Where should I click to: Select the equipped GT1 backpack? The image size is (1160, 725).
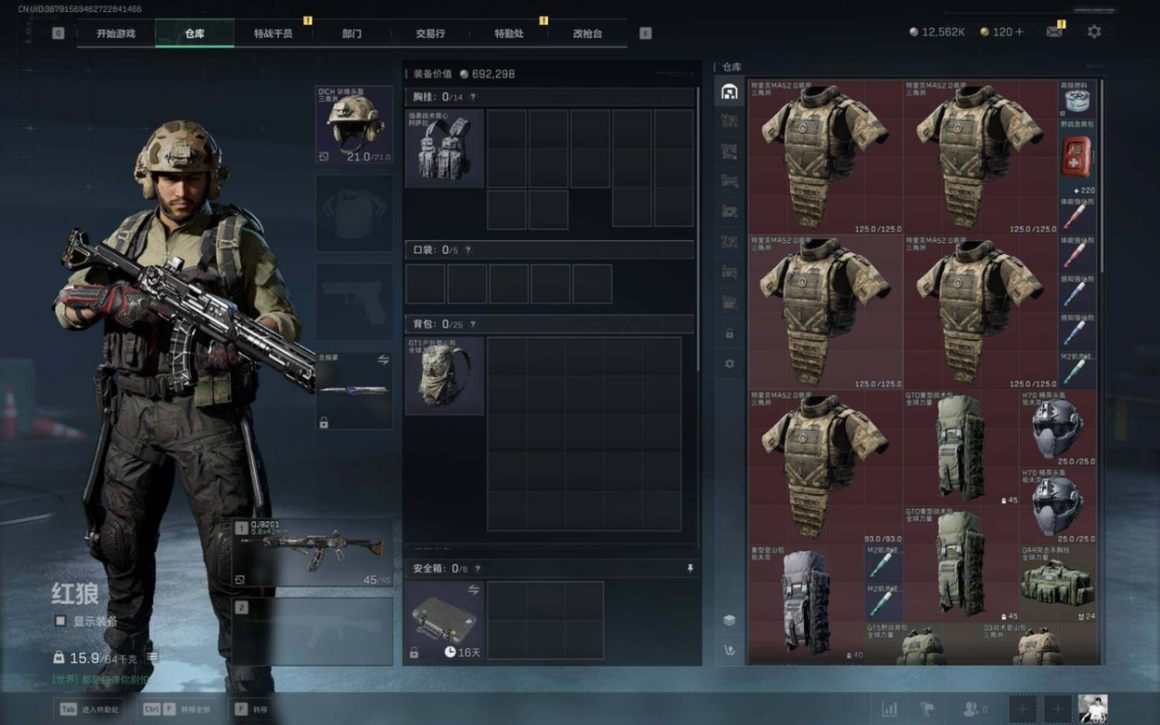(444, 375)
